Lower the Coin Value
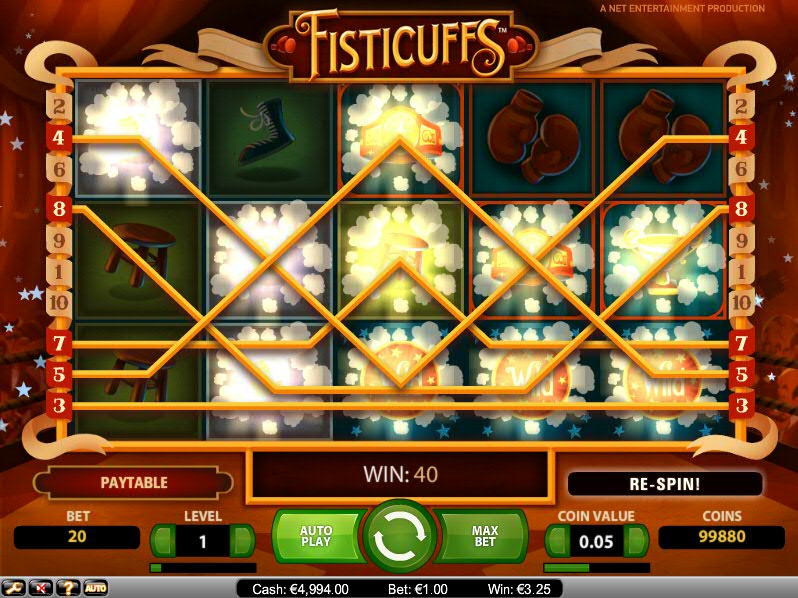This screenshot has width=798, height=598. click(x=556, y=541)
